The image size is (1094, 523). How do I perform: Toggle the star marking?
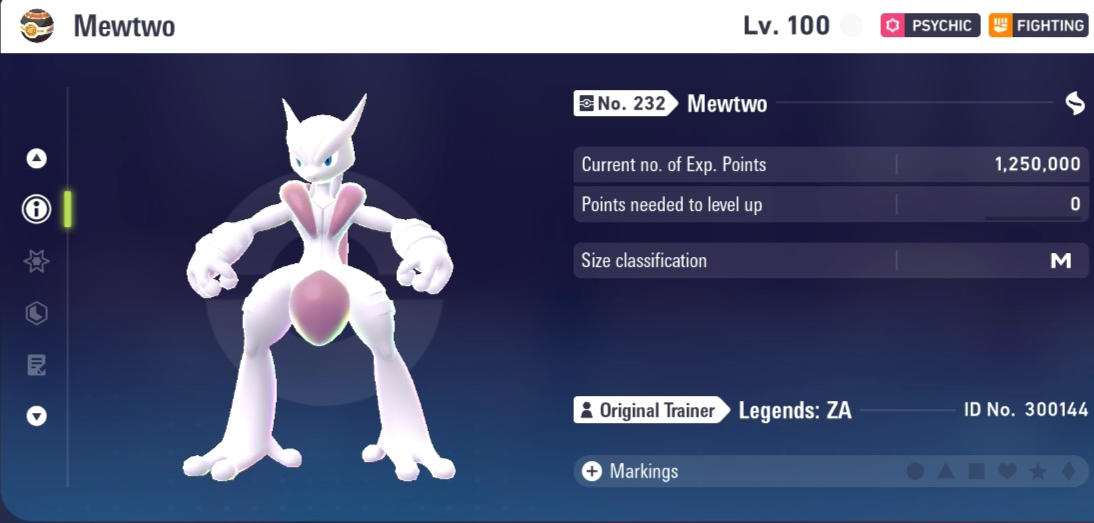(1038, 471)
